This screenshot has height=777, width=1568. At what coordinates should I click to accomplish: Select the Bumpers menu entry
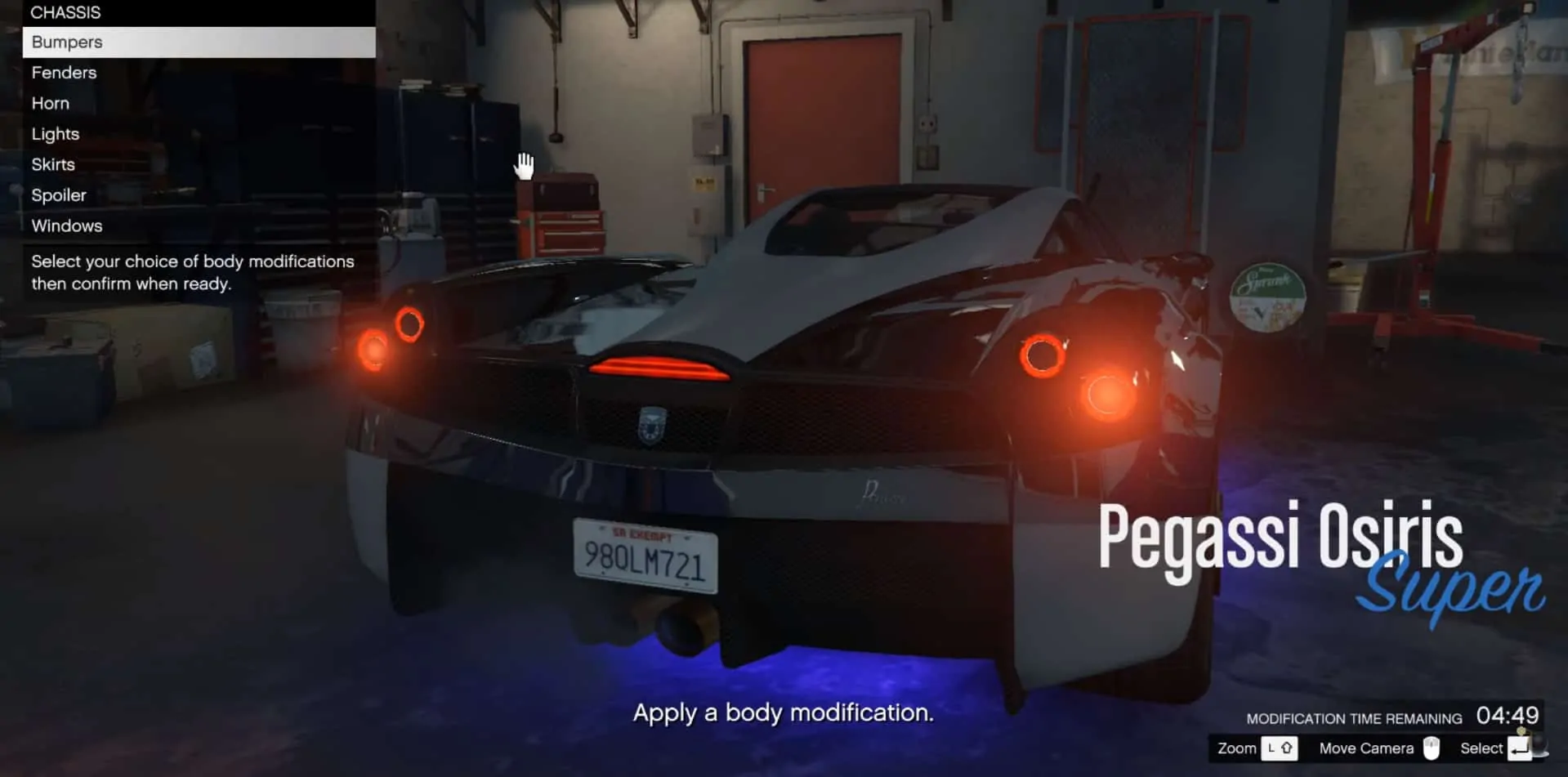[67, 42]
